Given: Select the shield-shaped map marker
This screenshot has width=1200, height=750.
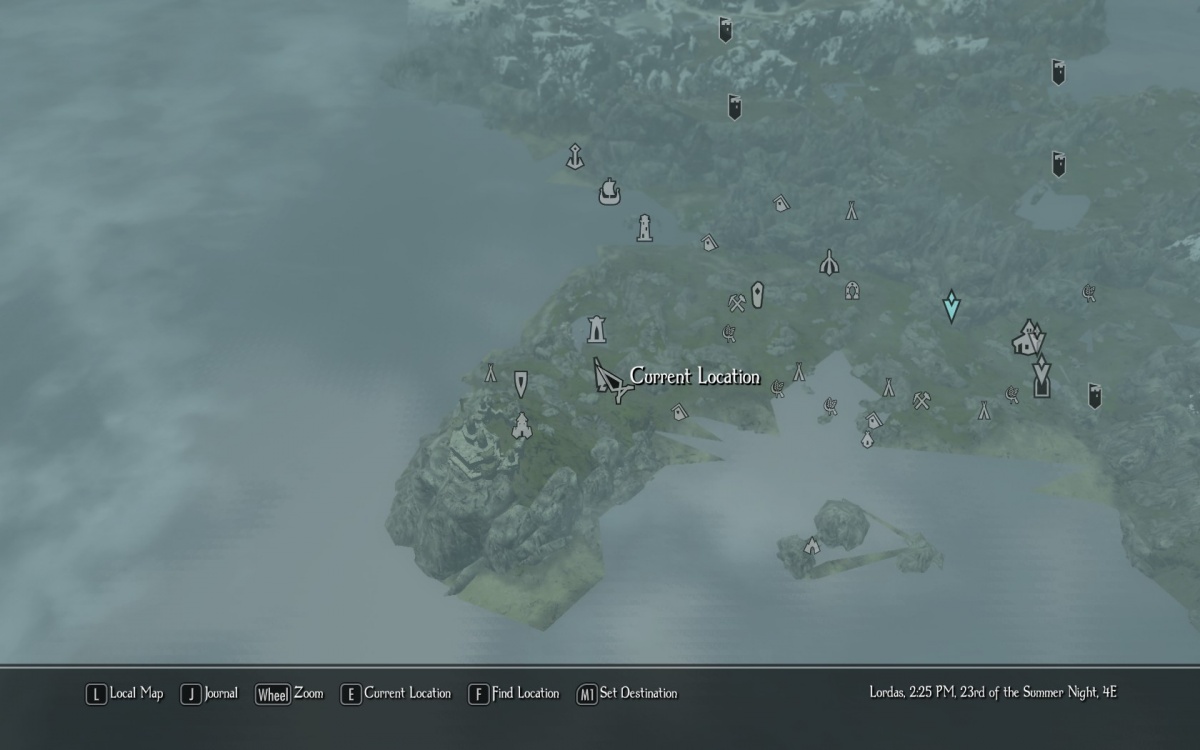Looking at the screenshot, I should pyautogui.click(x=521, y=383).
